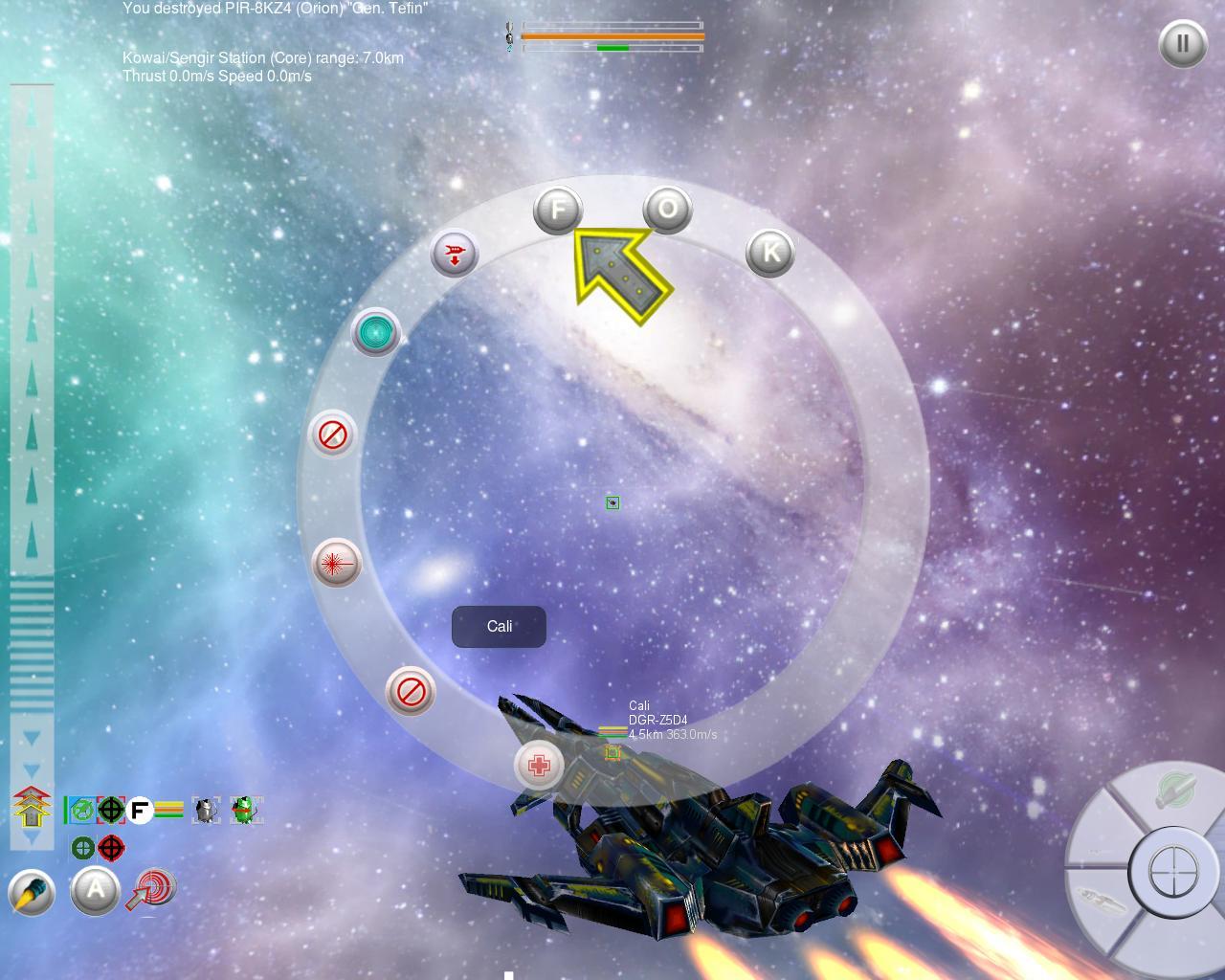Click the green ringed ship wheel segment
The width and height of the screenshot is (1225, 980).
point(1173,791)
